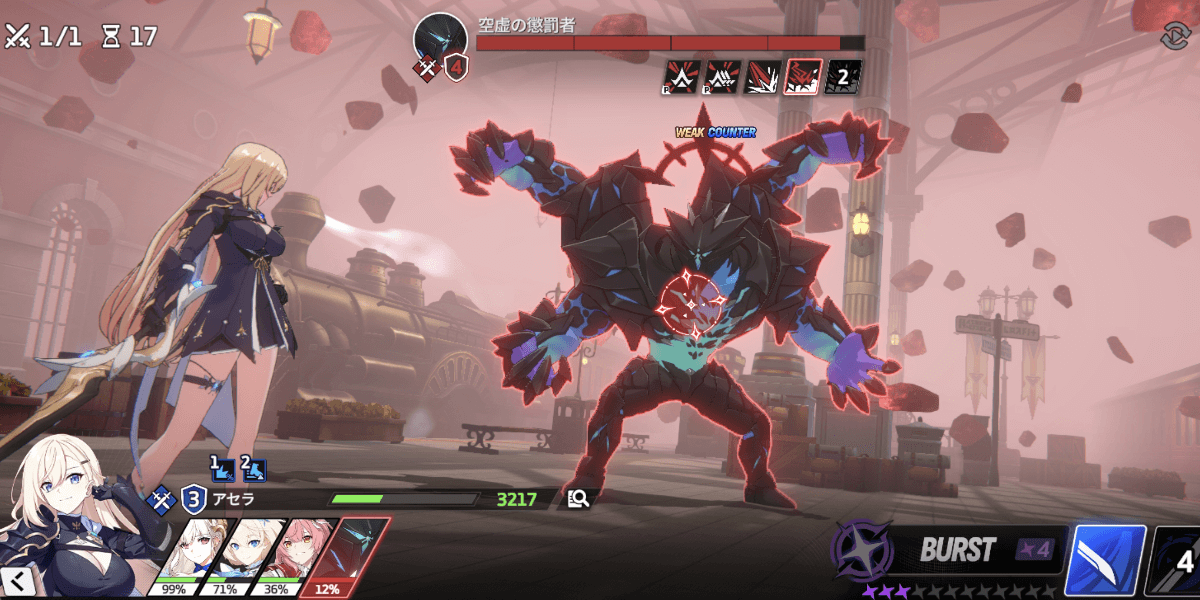This screenshot has width=1200, height=600.
Task: Toggle the auto-battle cycle icon
Action: point(1173,37)
